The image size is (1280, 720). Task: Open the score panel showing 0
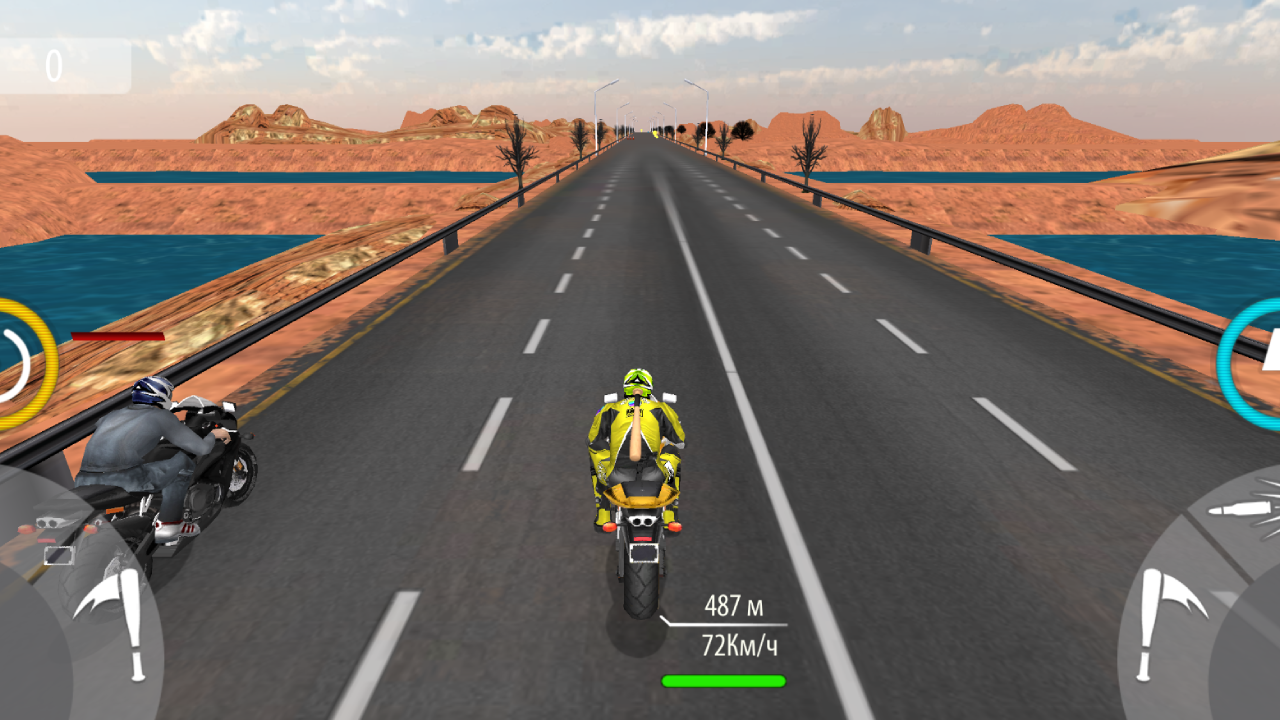pos(55,63)
